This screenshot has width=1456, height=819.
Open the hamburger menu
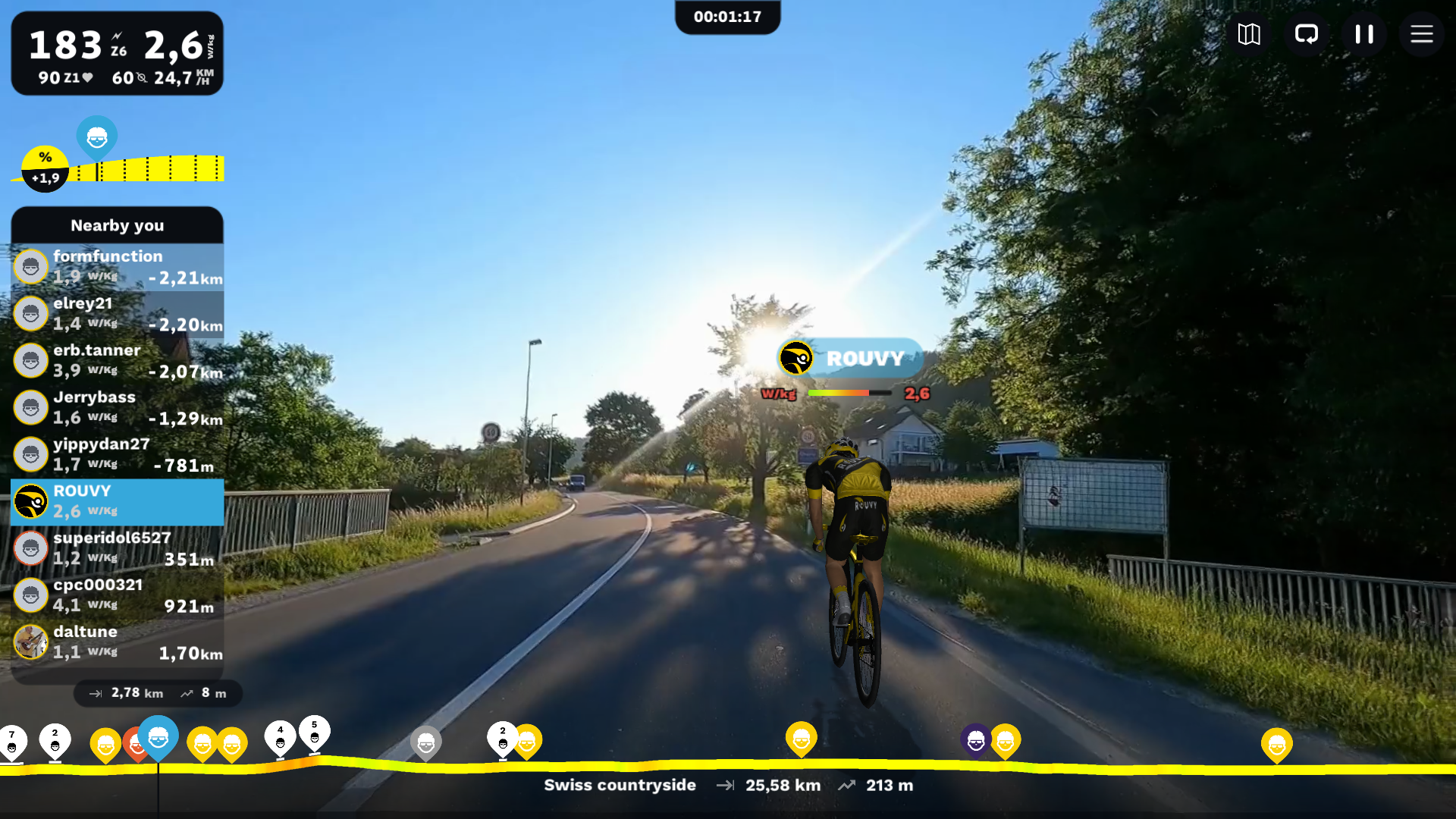tap(1422, 34)
